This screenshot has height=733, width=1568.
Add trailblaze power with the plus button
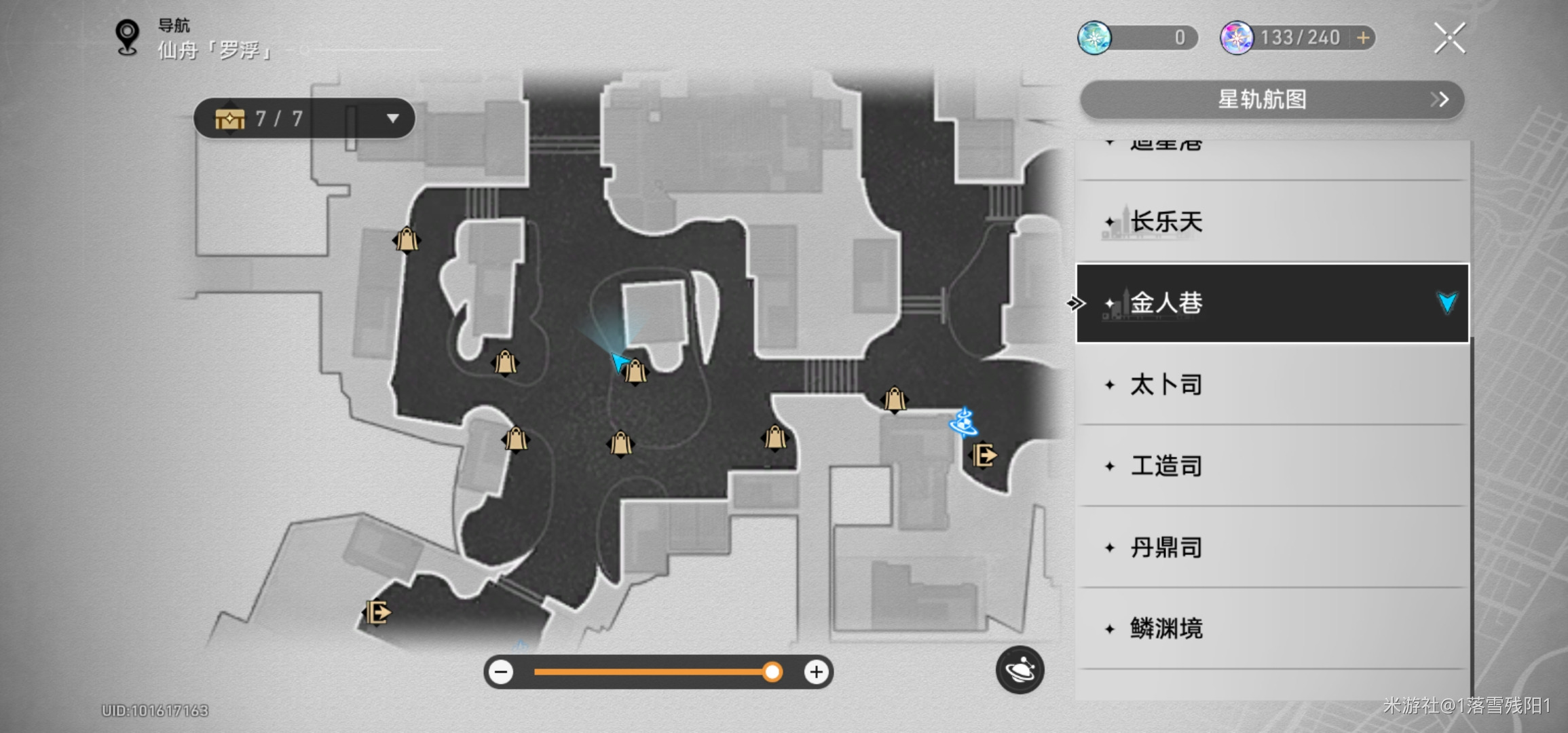pos(1363,38)
